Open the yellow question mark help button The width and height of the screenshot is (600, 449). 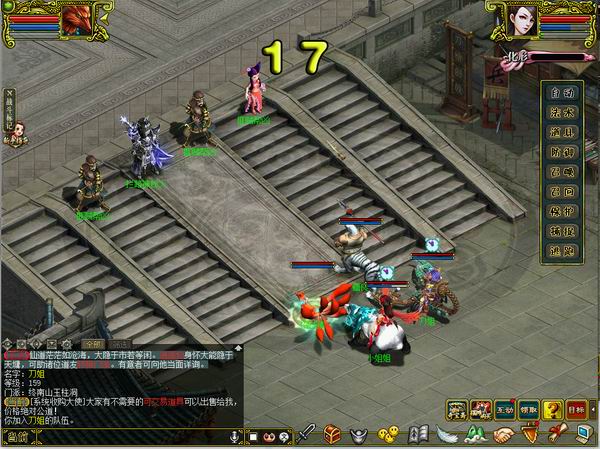click(x=551, y=410)
